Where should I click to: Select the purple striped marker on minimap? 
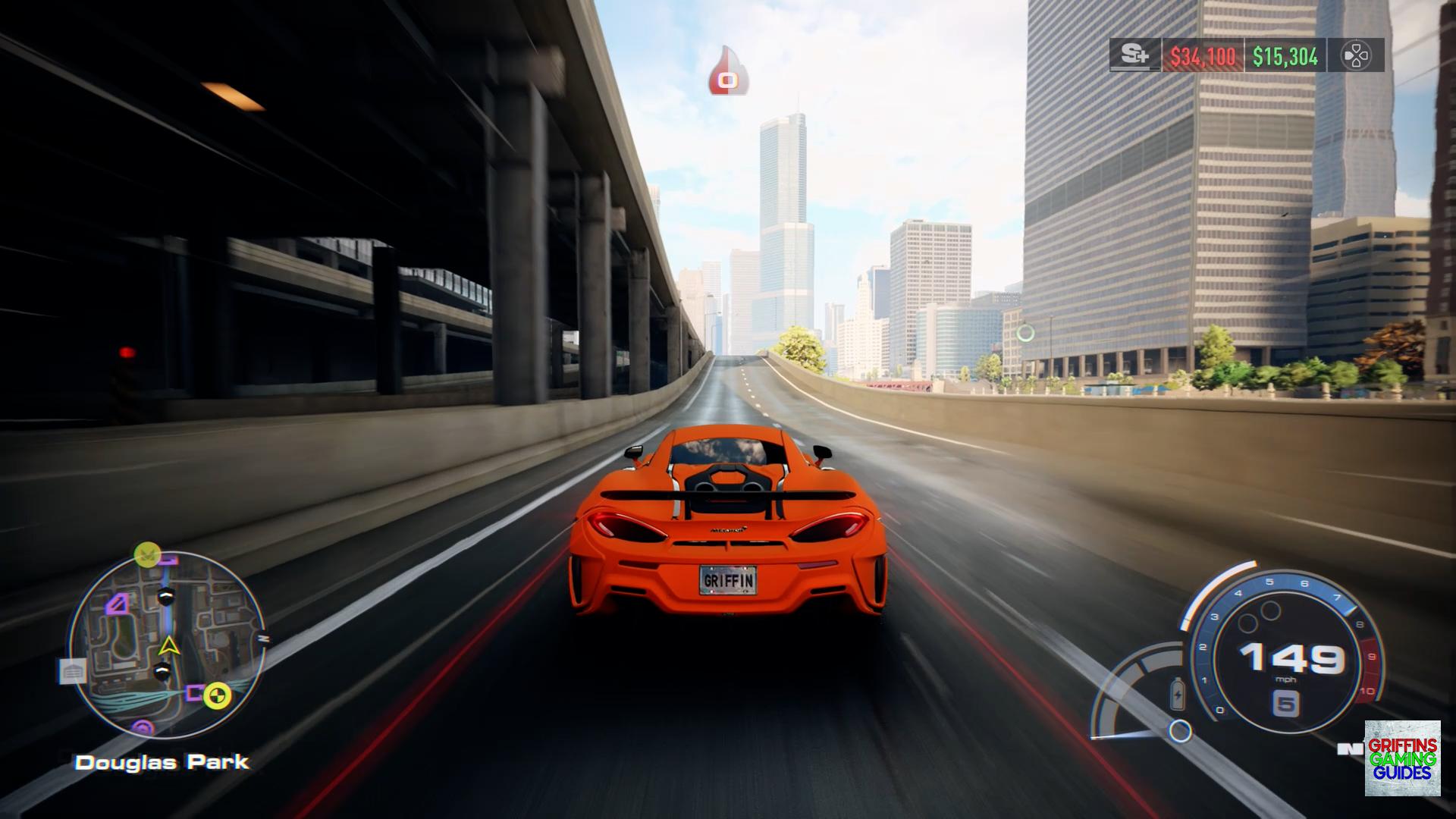click(118, 604)
